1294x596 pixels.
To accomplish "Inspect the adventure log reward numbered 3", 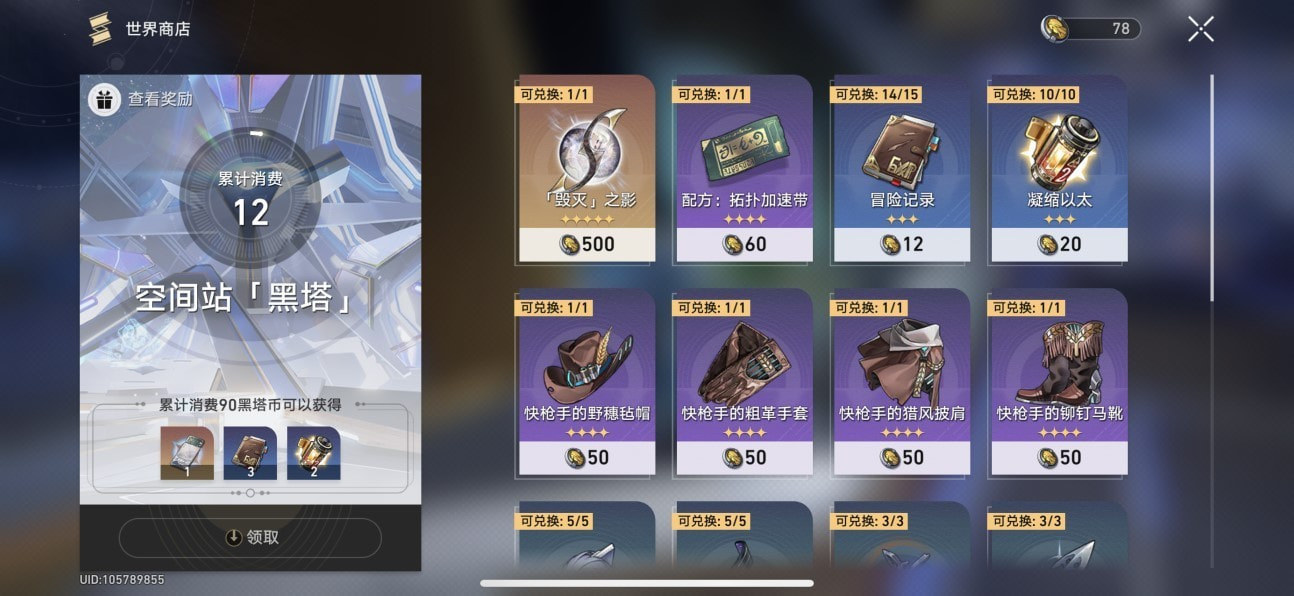I will point(250,453).
